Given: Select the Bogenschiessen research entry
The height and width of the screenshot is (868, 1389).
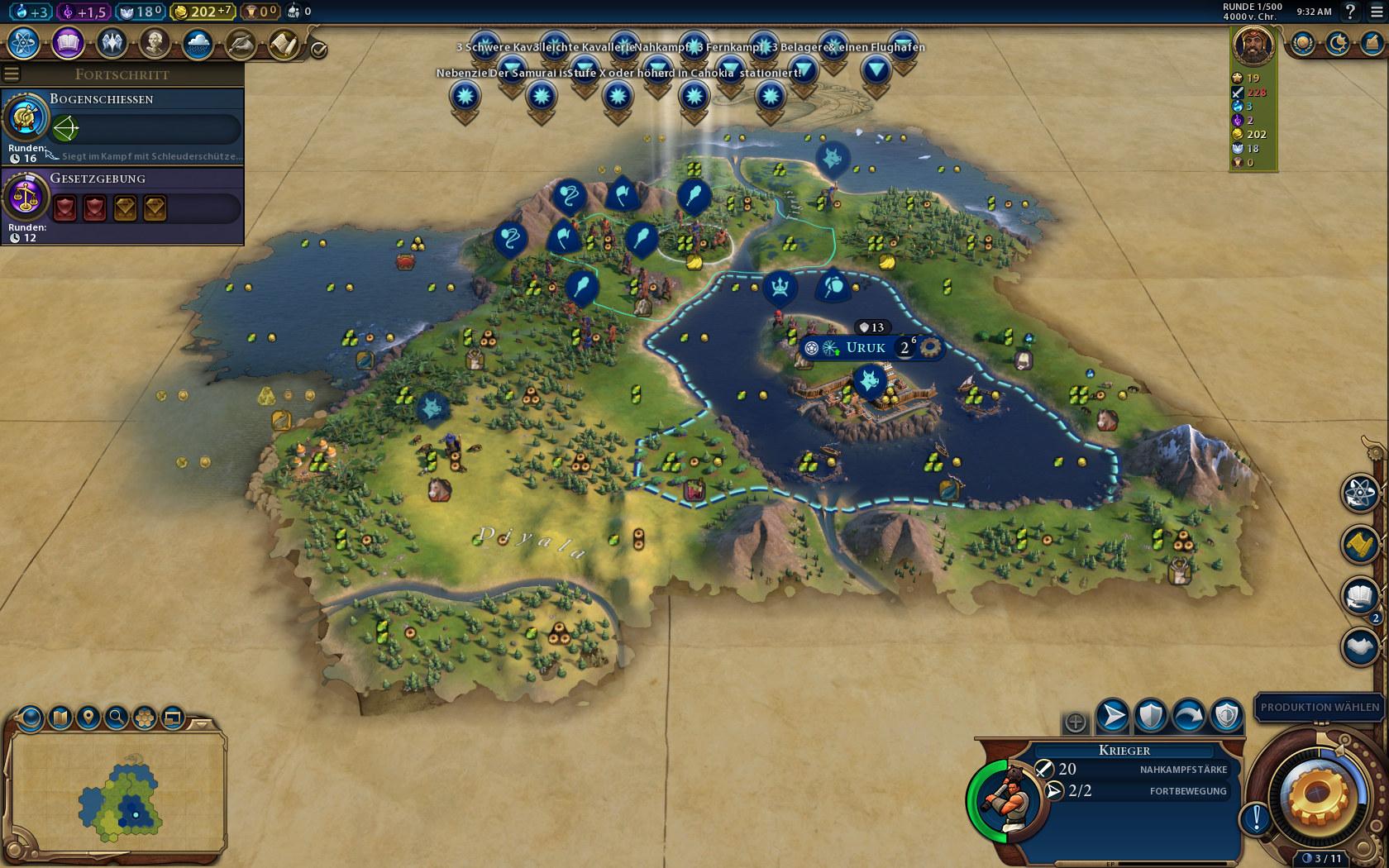Looking at the screenshot, I should [122, 126].
